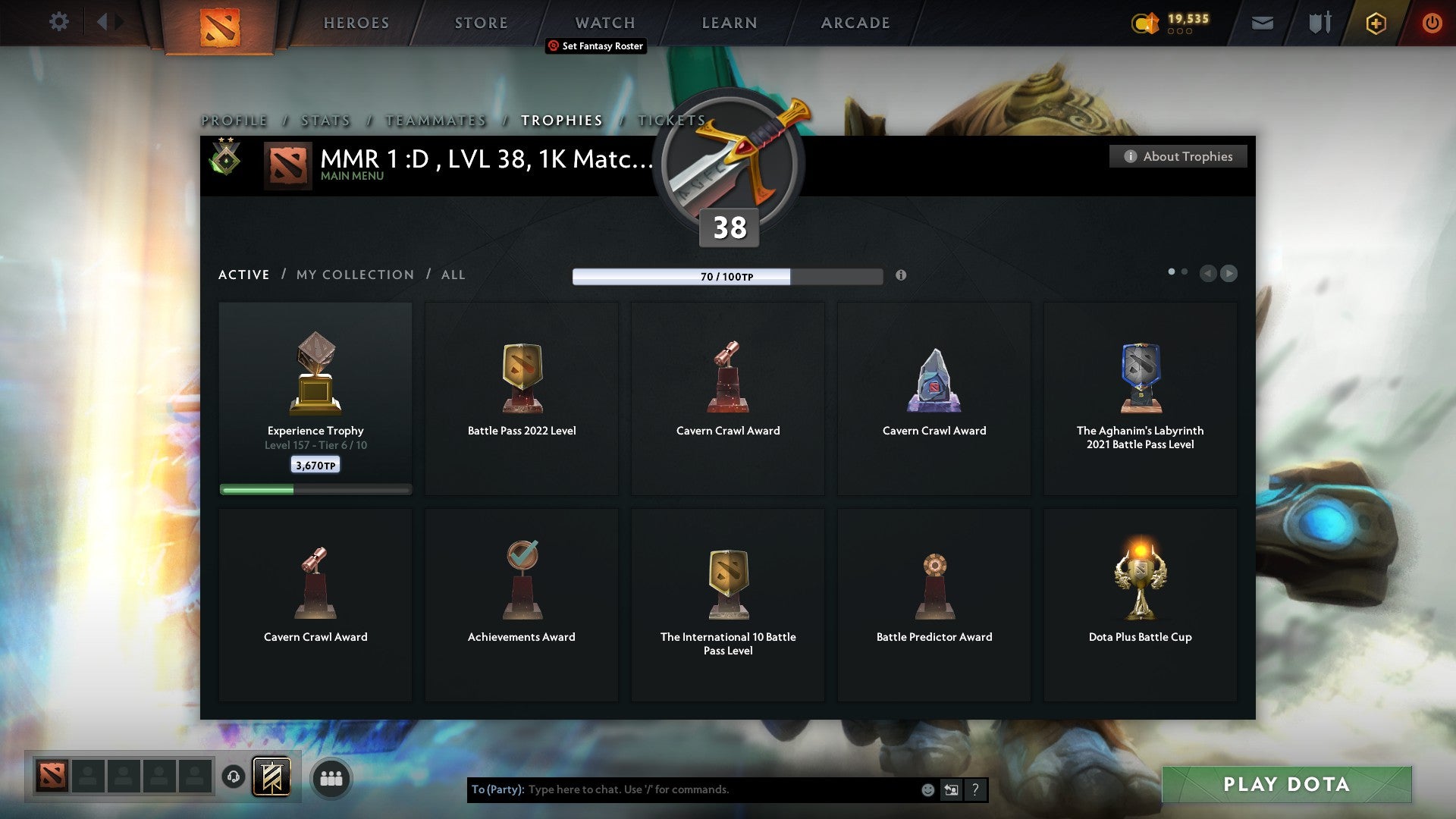Image resolution: width=1456 pixels, height=819 pixels.
Task: Switch to the ALL trophies view
Action: coord(453,275)
